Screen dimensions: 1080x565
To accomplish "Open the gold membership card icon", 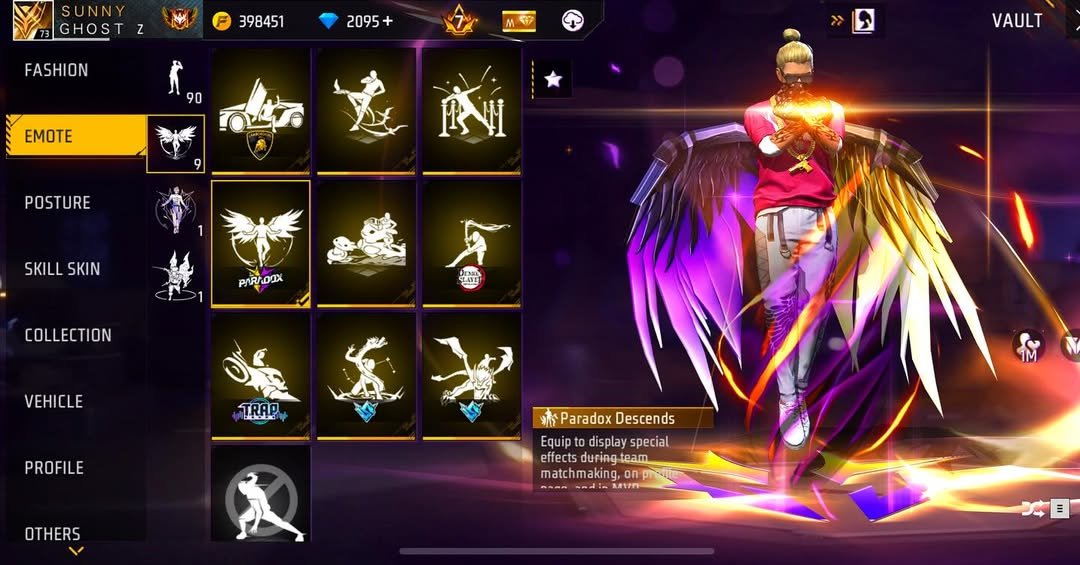I will 519,21.
